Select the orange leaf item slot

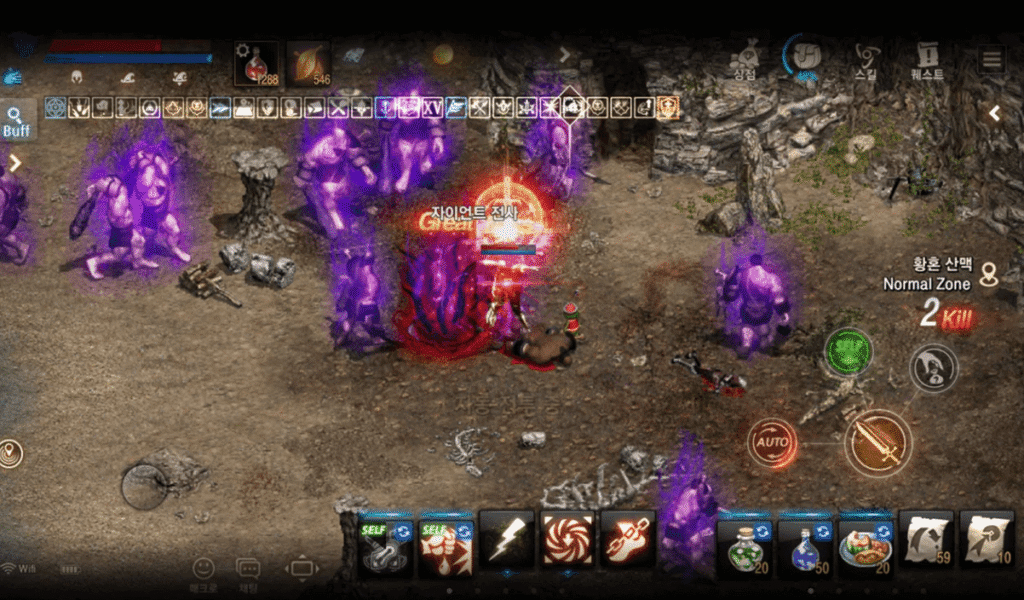308,64
